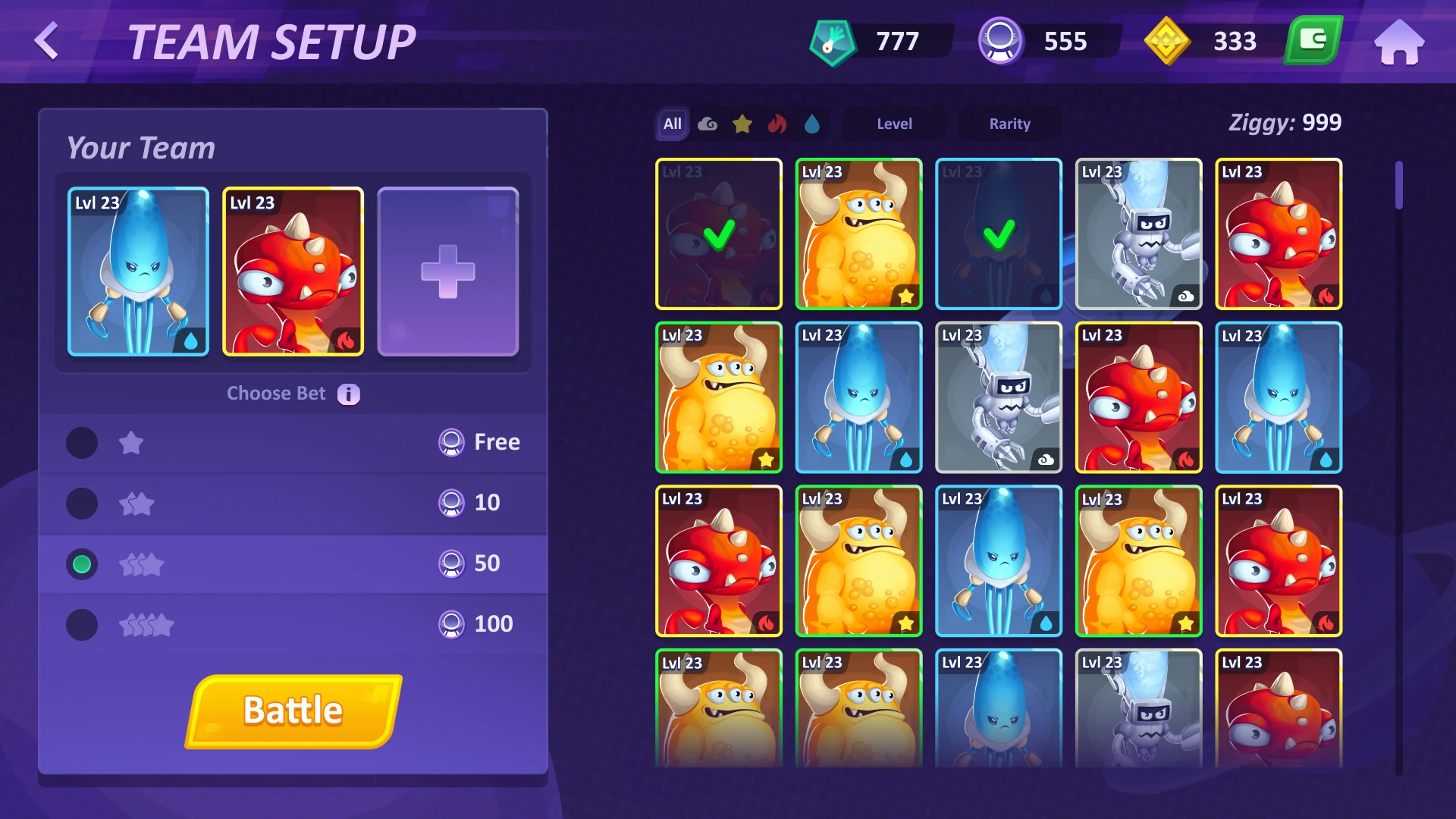The image size is (1456, 819).
Task: Select the 10 coin bet
Action: pyautogui.click(x=82, y=504)
